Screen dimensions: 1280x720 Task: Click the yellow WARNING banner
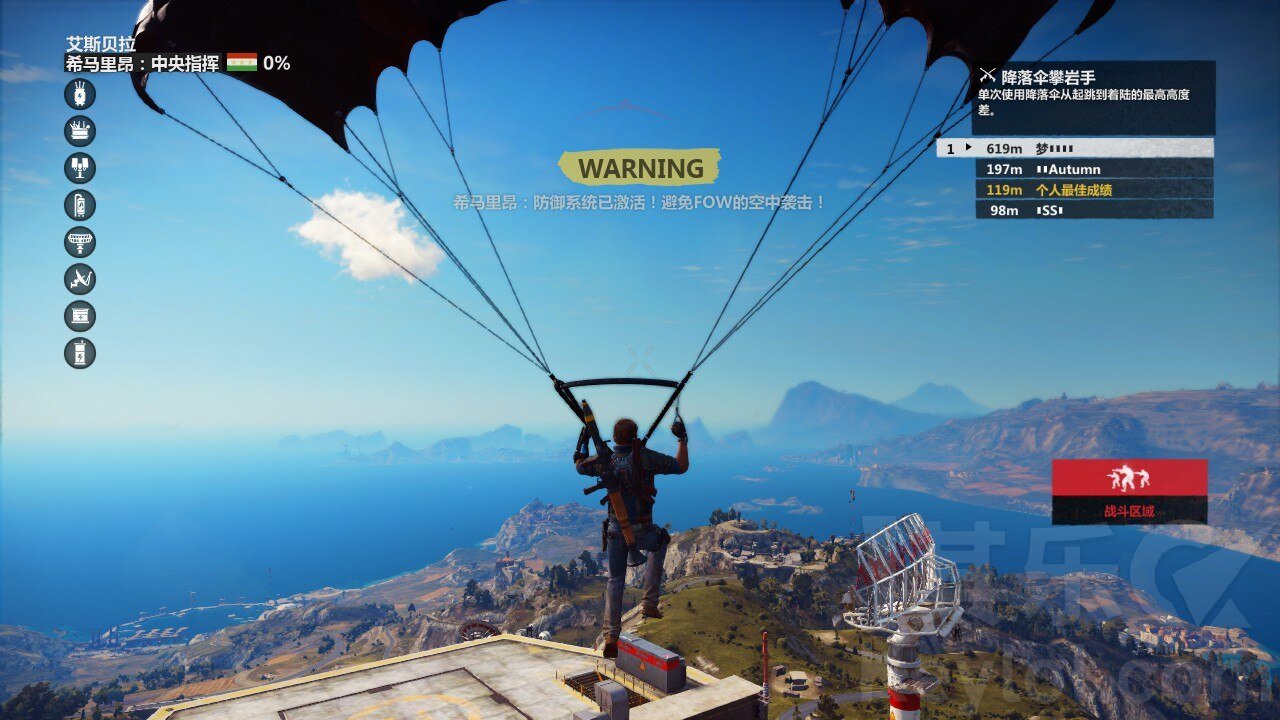tap(640, 168)
